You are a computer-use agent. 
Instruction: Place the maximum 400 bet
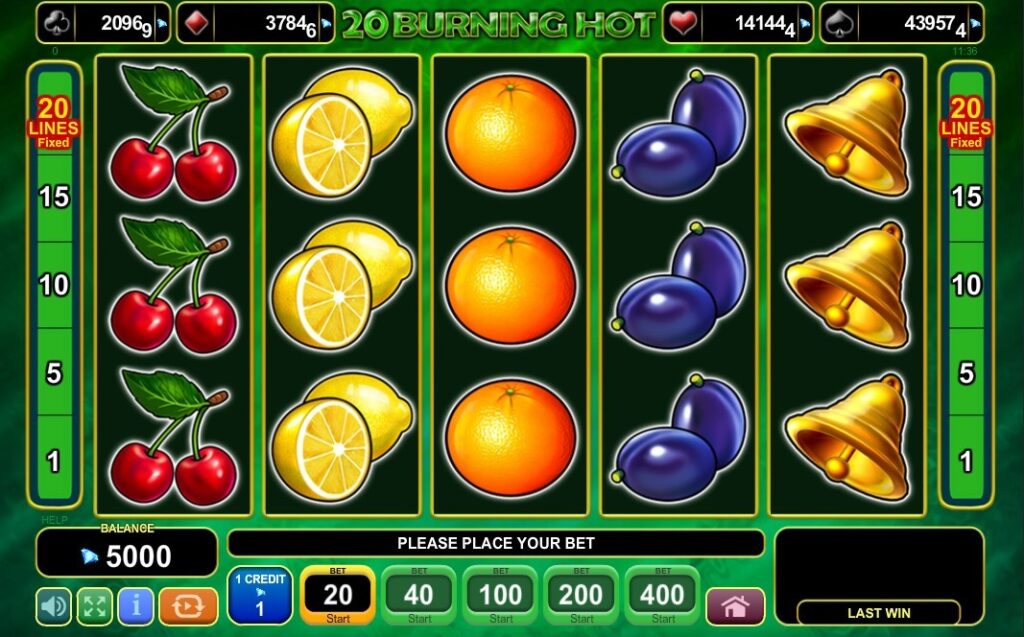pos(662,596)
